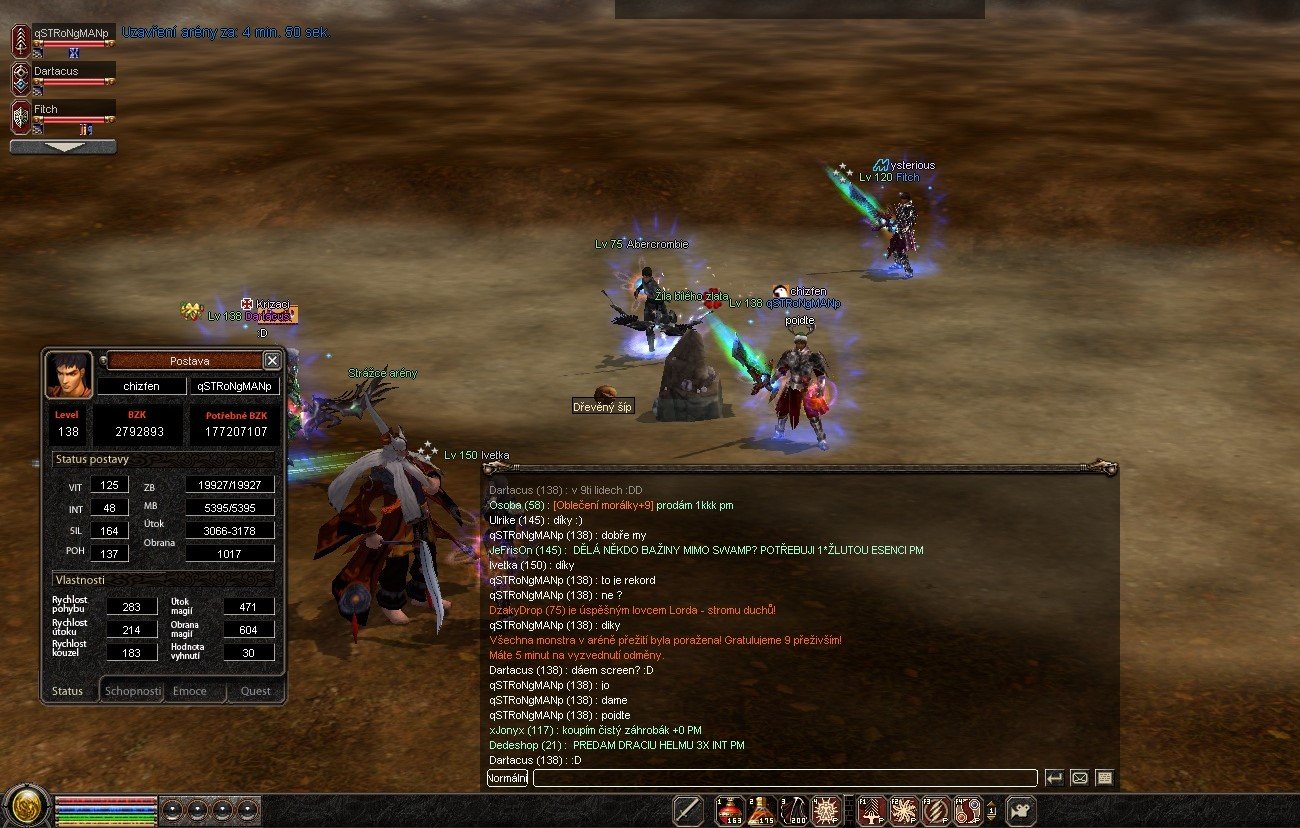This screenshot has height=828, width=1300.
Task: Toggle the camera mode button
Action: [x=1021, y=809]
